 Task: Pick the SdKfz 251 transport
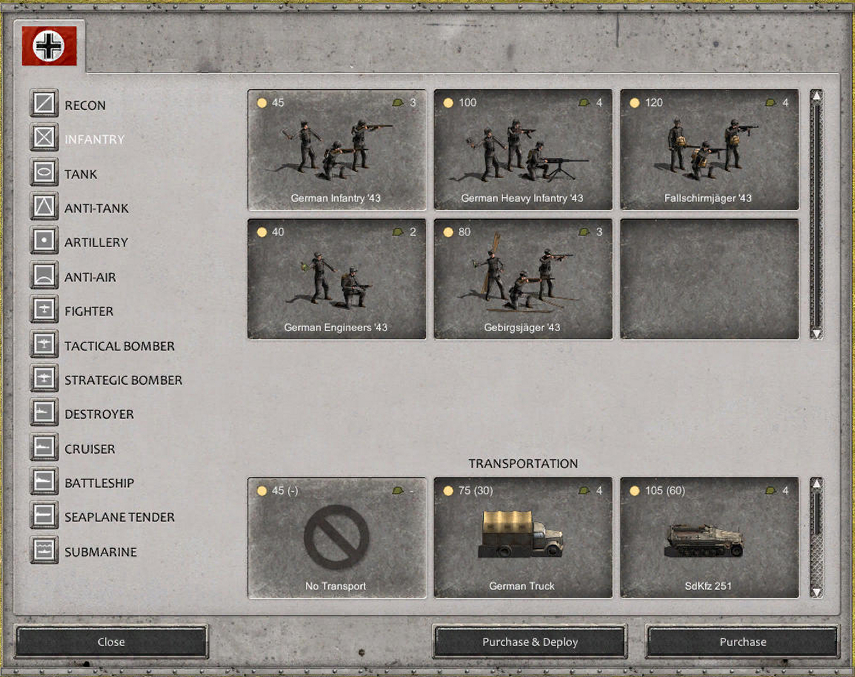pyautogui.click(x=708, y=538)
